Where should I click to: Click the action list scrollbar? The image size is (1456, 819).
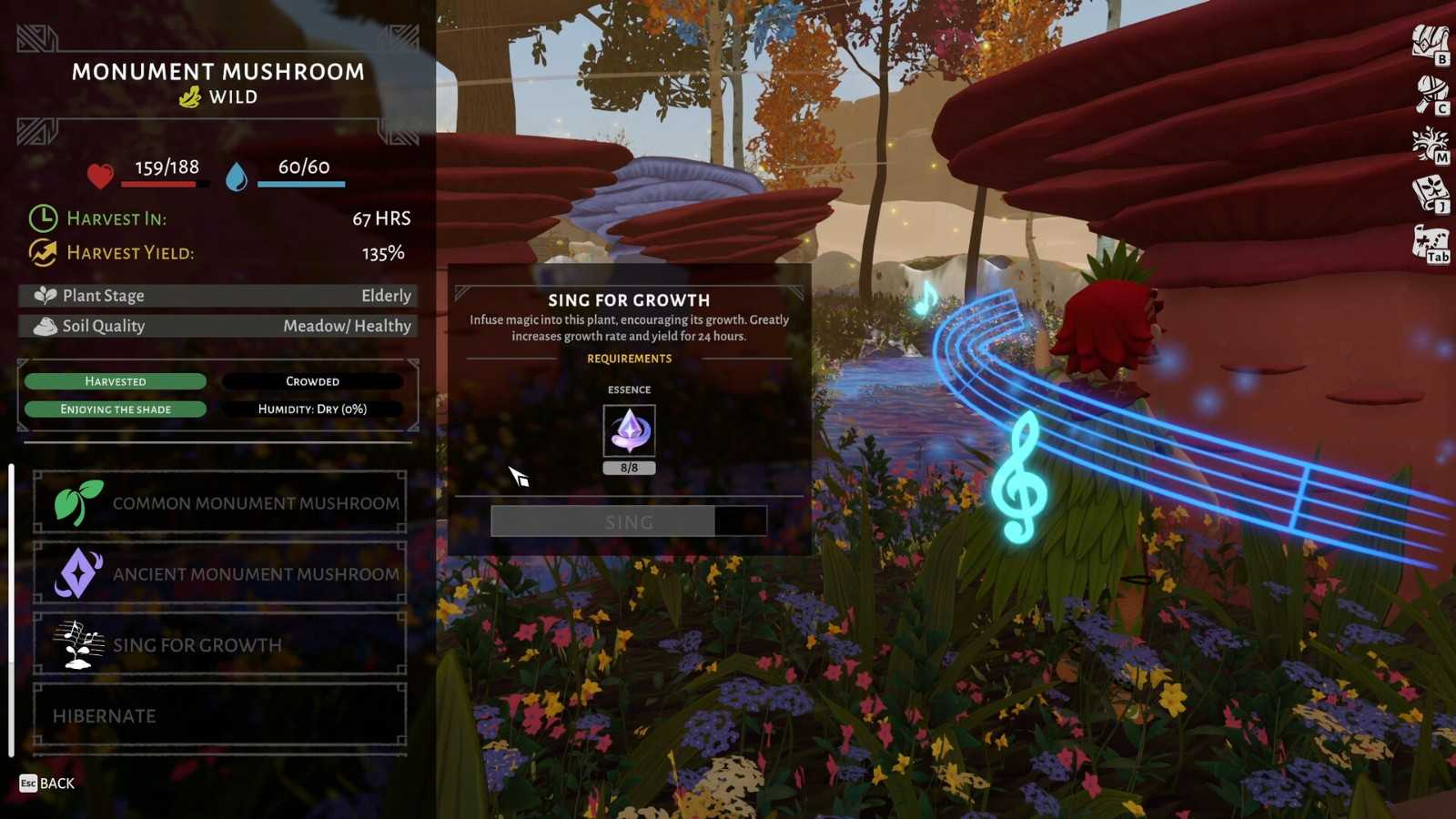[x=11, y=610]
